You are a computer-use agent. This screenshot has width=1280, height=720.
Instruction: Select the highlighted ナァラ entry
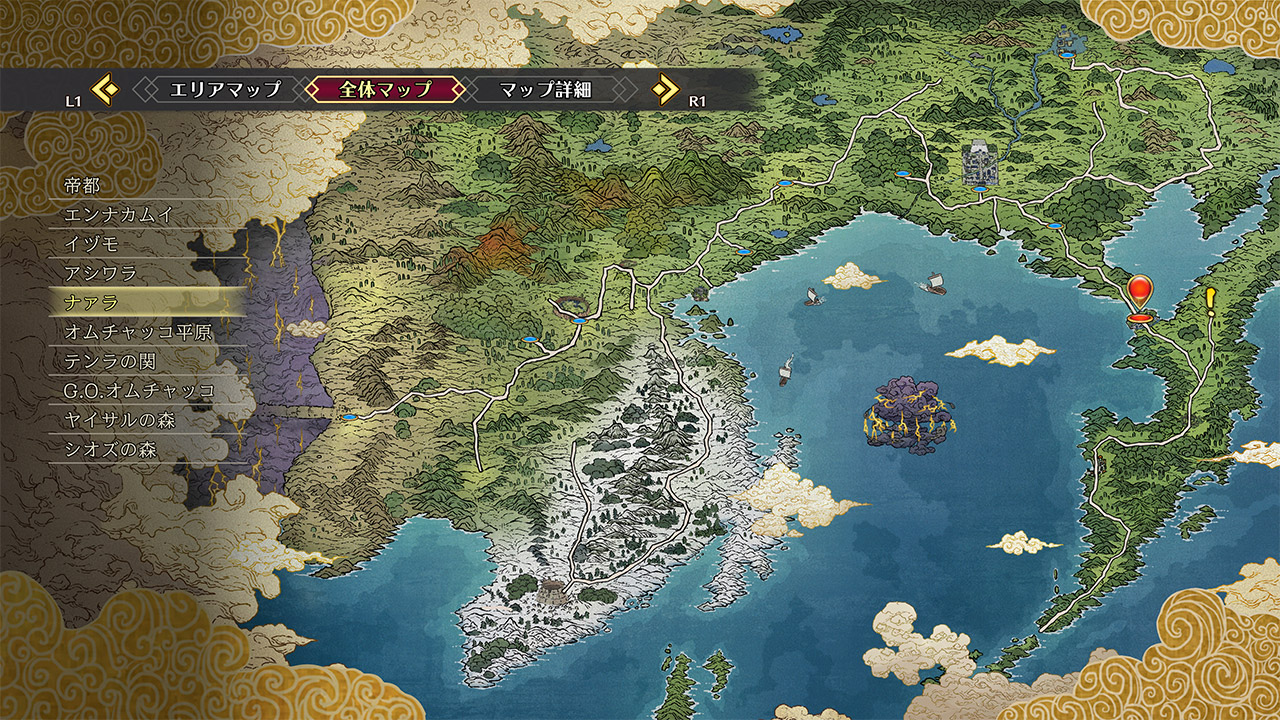point(91,302)
